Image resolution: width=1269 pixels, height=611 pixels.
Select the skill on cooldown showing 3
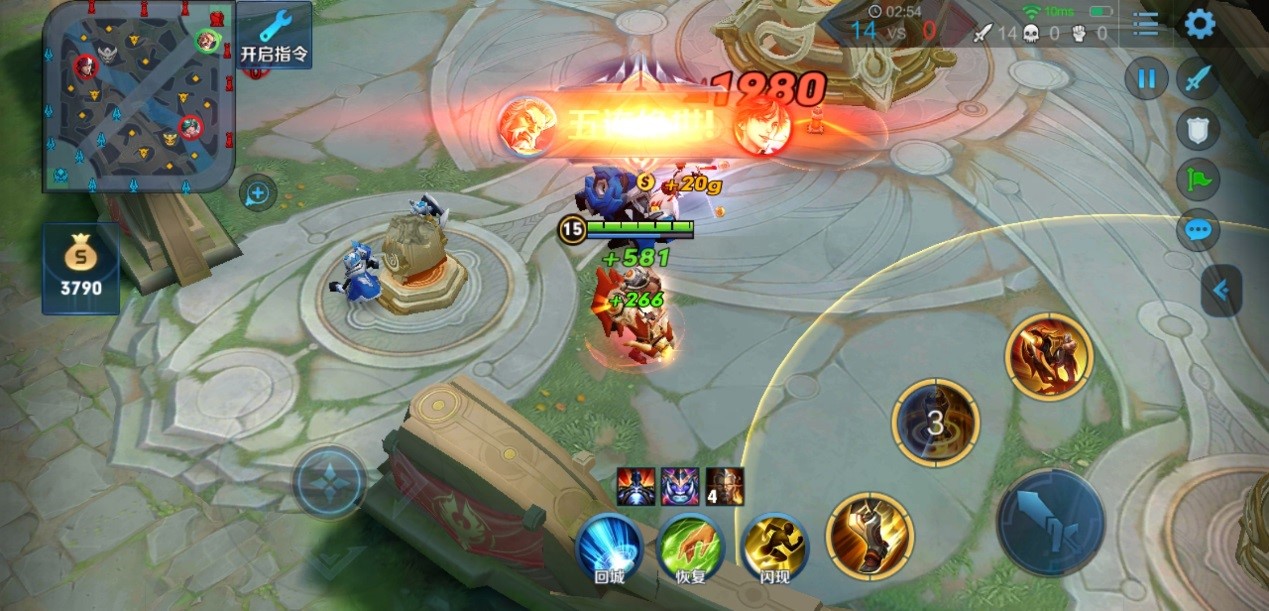[x=935, y=422]
